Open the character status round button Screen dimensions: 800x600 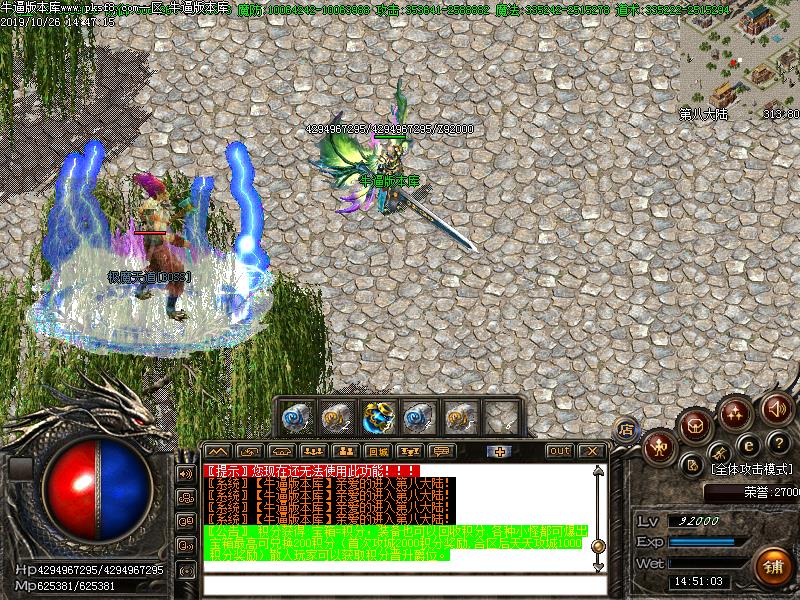659,446
